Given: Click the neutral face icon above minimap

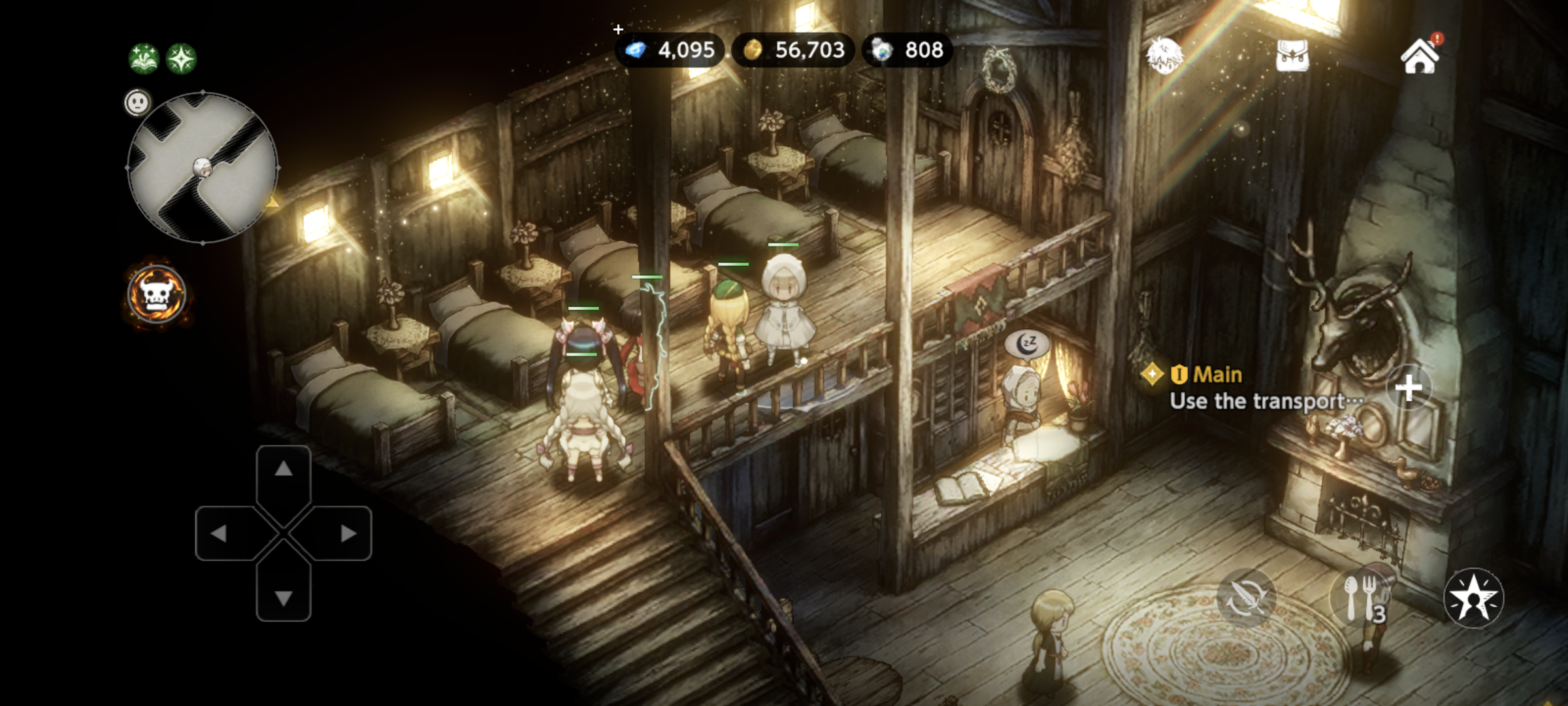Looking at the screenshot, I should (137, 103).
